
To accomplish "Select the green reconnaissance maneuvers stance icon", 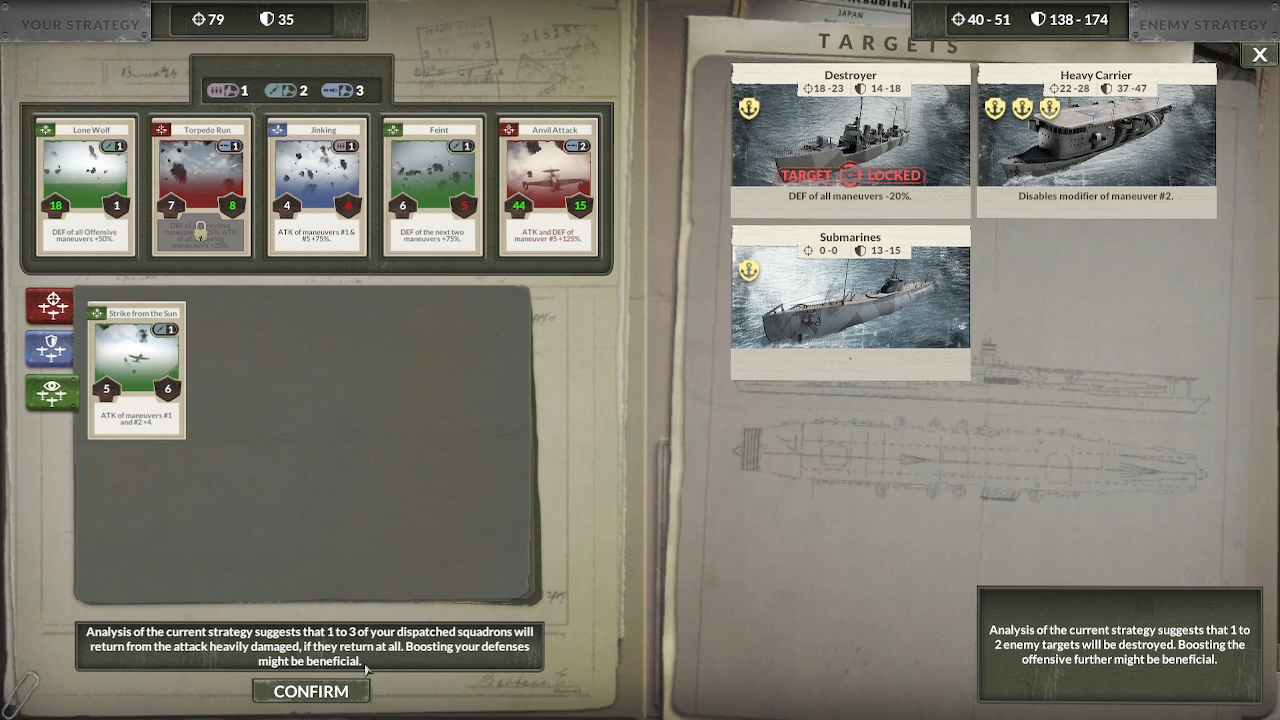I will tap(49, 392).
